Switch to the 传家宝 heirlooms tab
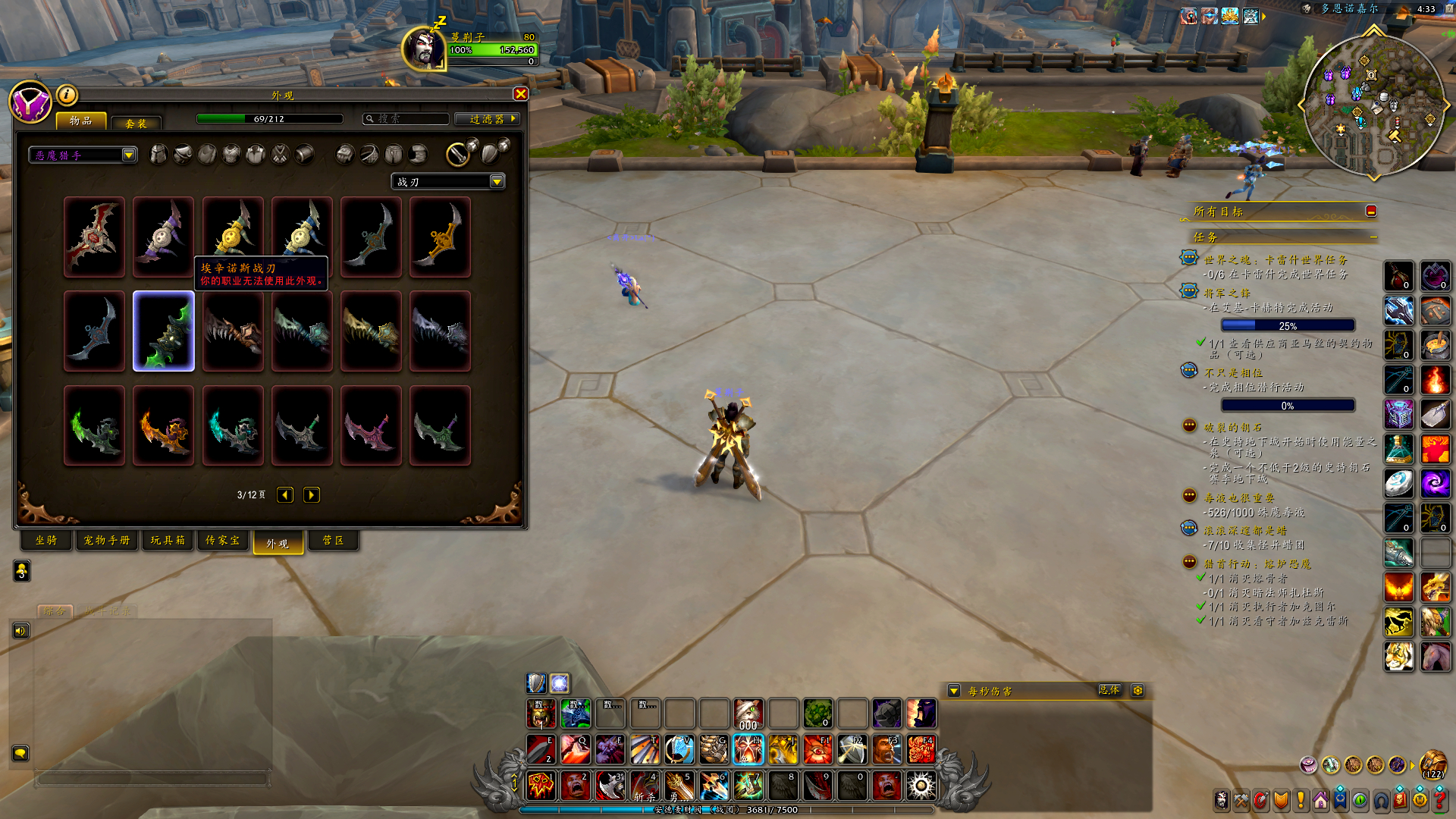This screenshot has width=1456, height=819. (223, 541)
